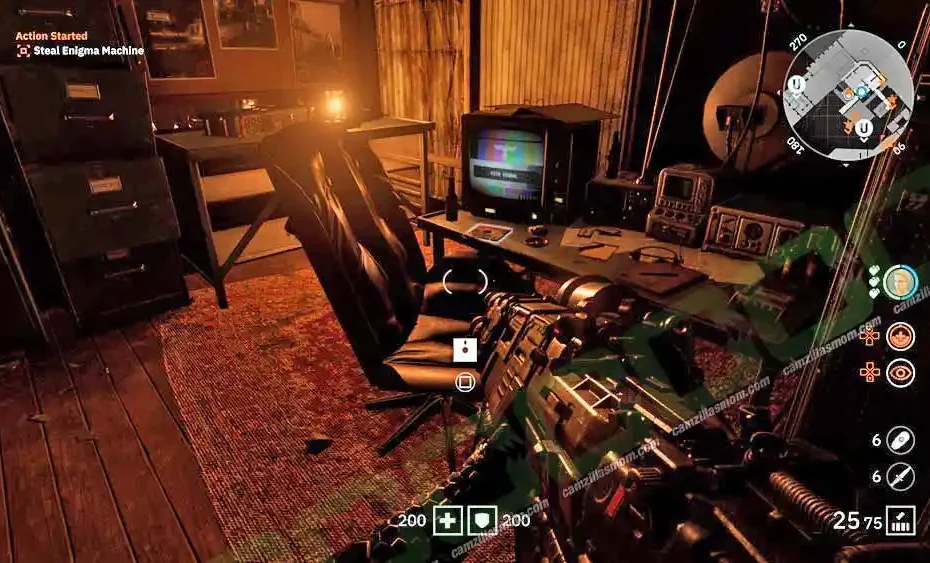Click the floppy disk collectible marker

tap(464, 349)
